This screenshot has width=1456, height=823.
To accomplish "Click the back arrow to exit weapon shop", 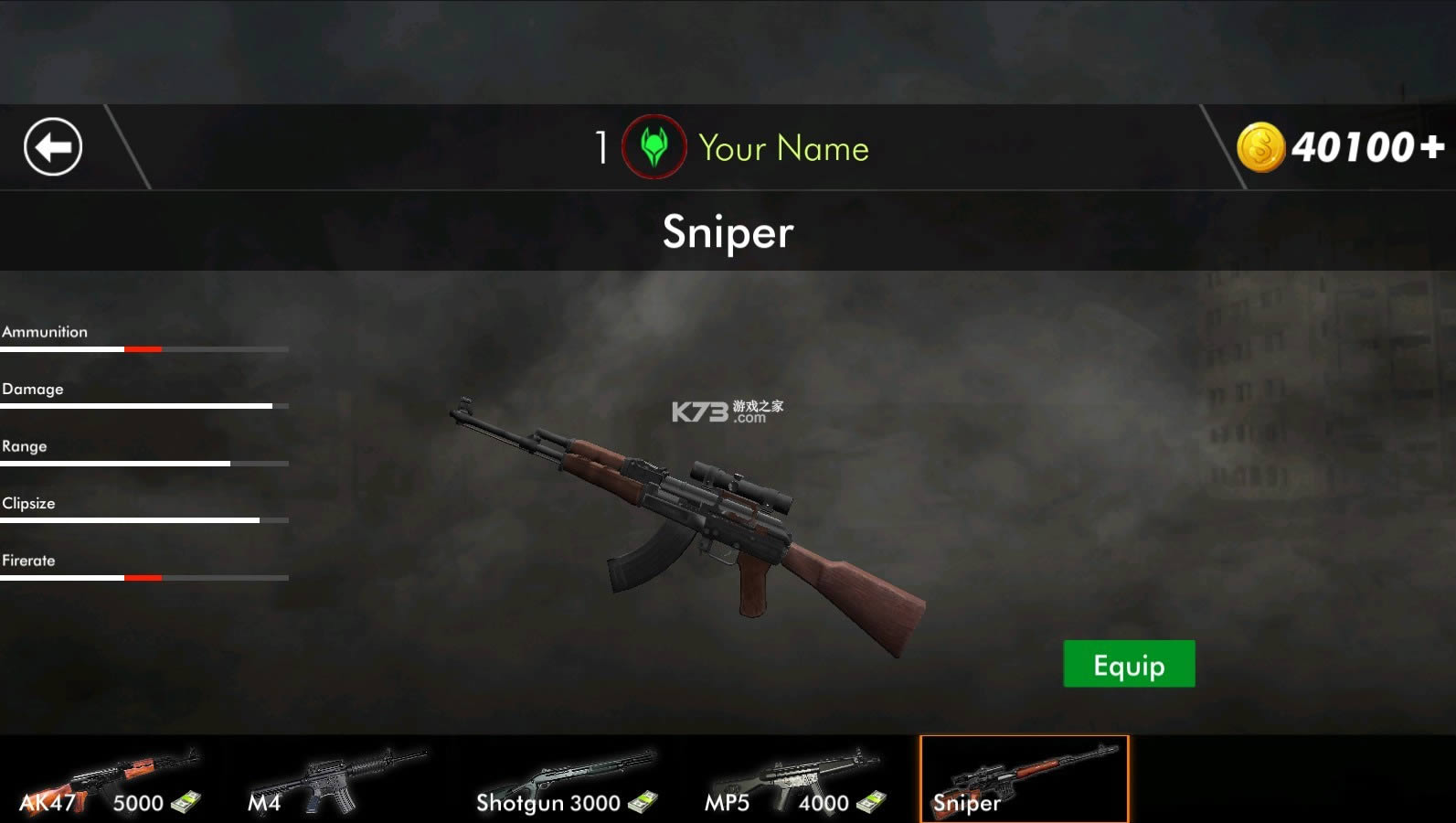I will click(x=52, y=146).
